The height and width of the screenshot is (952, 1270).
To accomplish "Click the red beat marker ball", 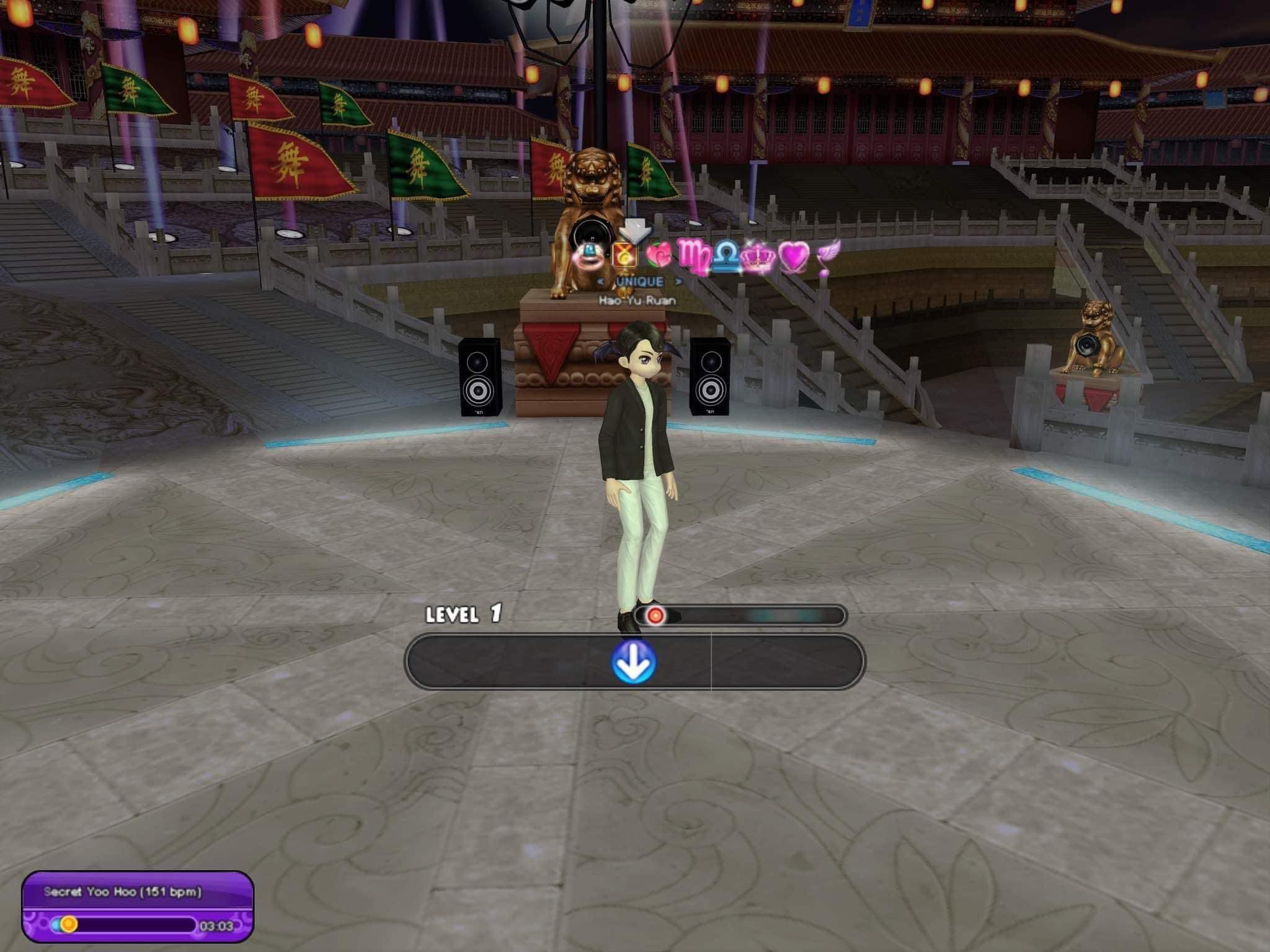I will click(x=655, y=615).
